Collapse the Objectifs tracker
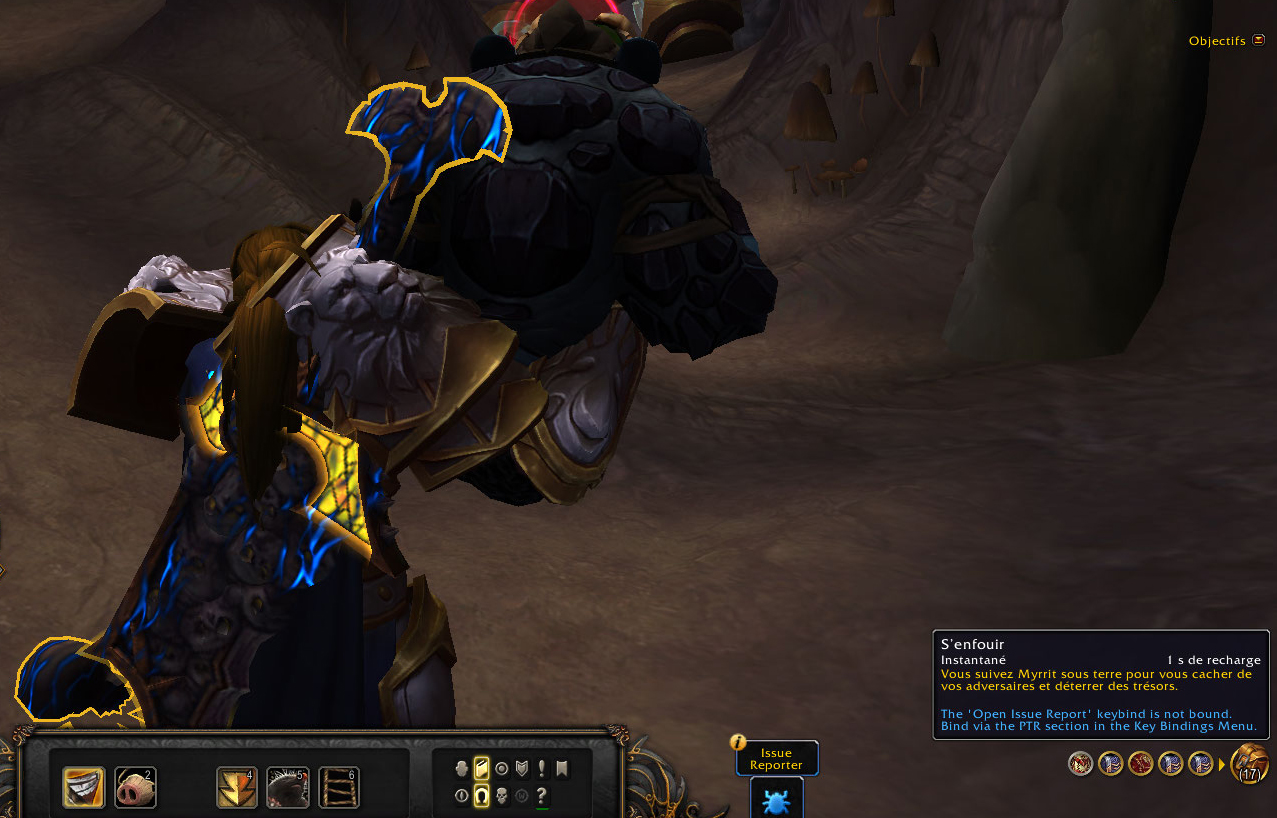Screen dimensions: 1277x818 tap(1258, 41)
